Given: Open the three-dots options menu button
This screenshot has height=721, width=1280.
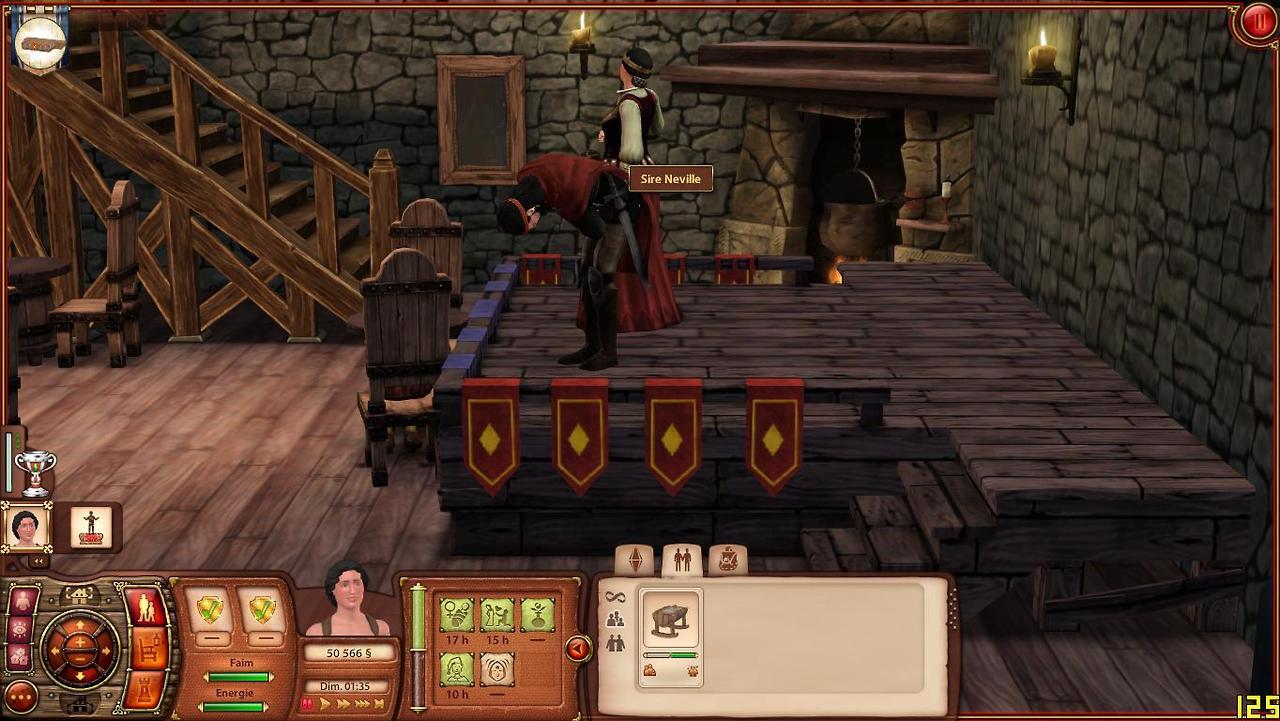Looking at the screenshot, I should (x=21, y=696).
